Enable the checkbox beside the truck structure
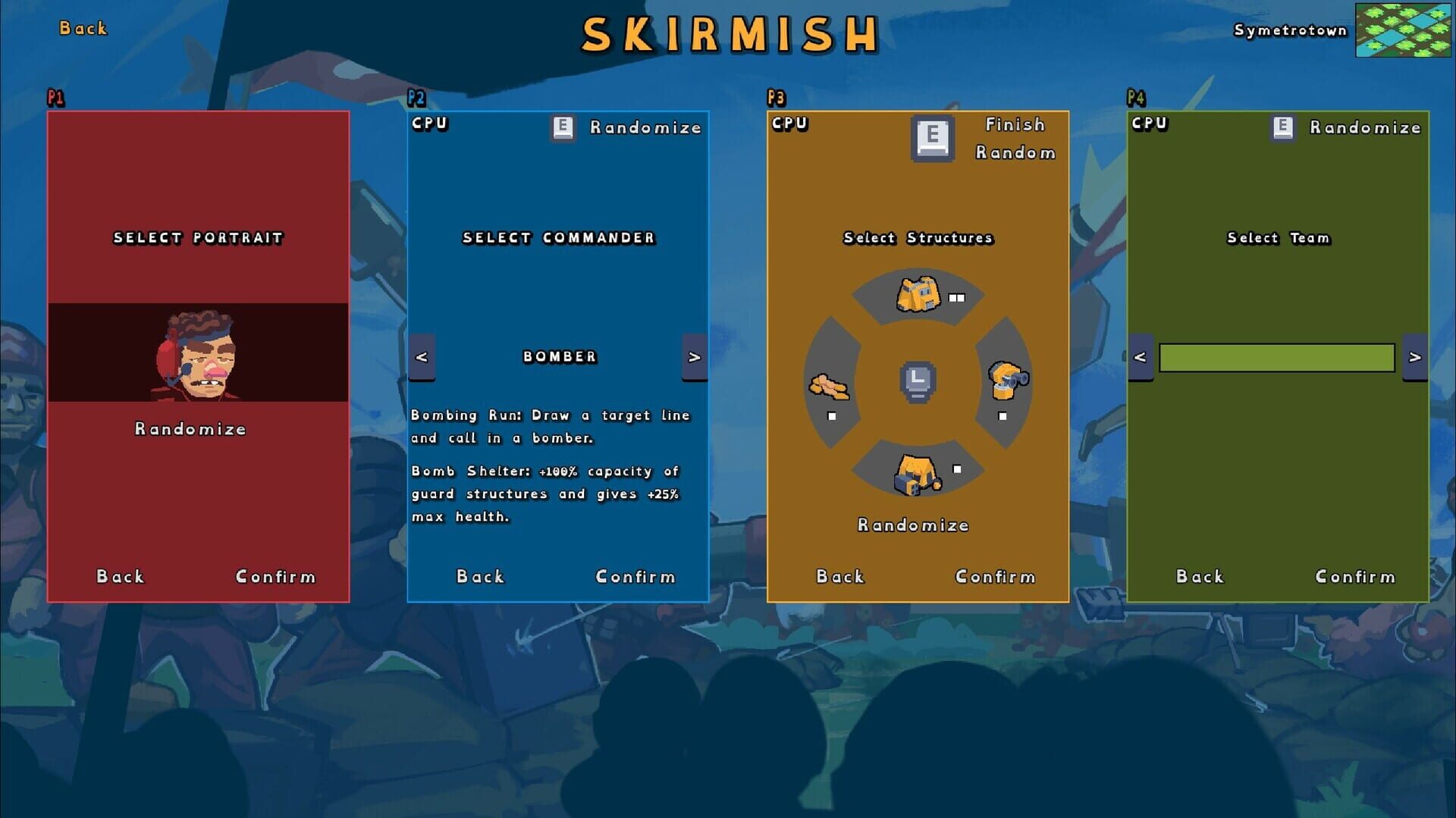Viewport: 1456px width, 818px height. pyautogui.click(x=956, y=297)
